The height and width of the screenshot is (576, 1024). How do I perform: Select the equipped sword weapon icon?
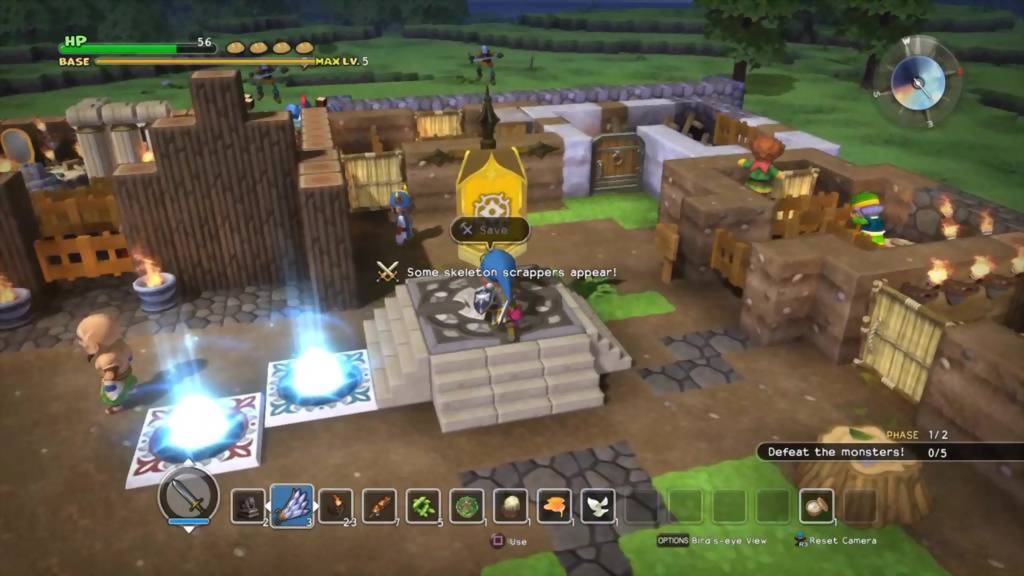[x=188, y=495]
